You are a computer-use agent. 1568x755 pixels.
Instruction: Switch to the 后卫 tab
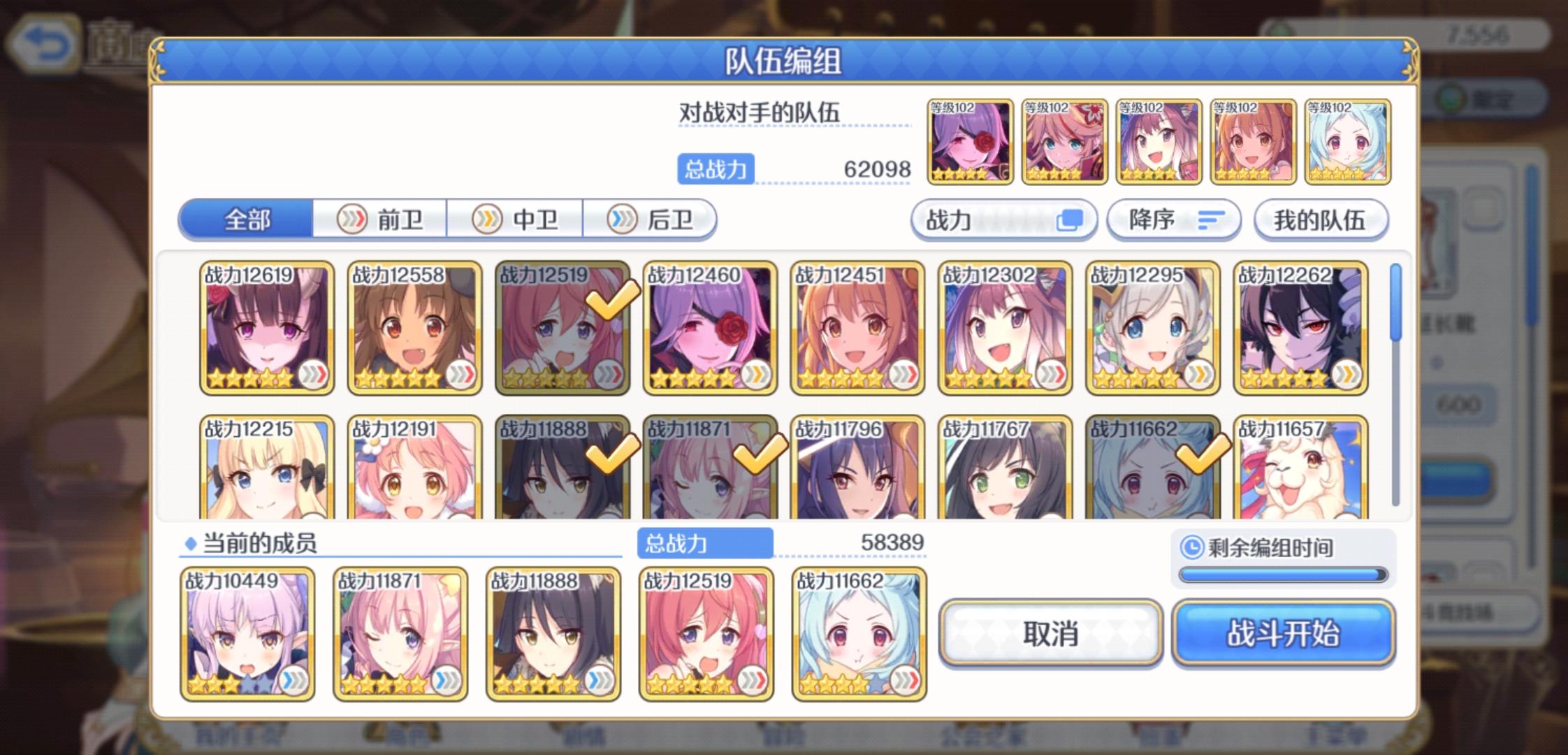coord(650,220)
